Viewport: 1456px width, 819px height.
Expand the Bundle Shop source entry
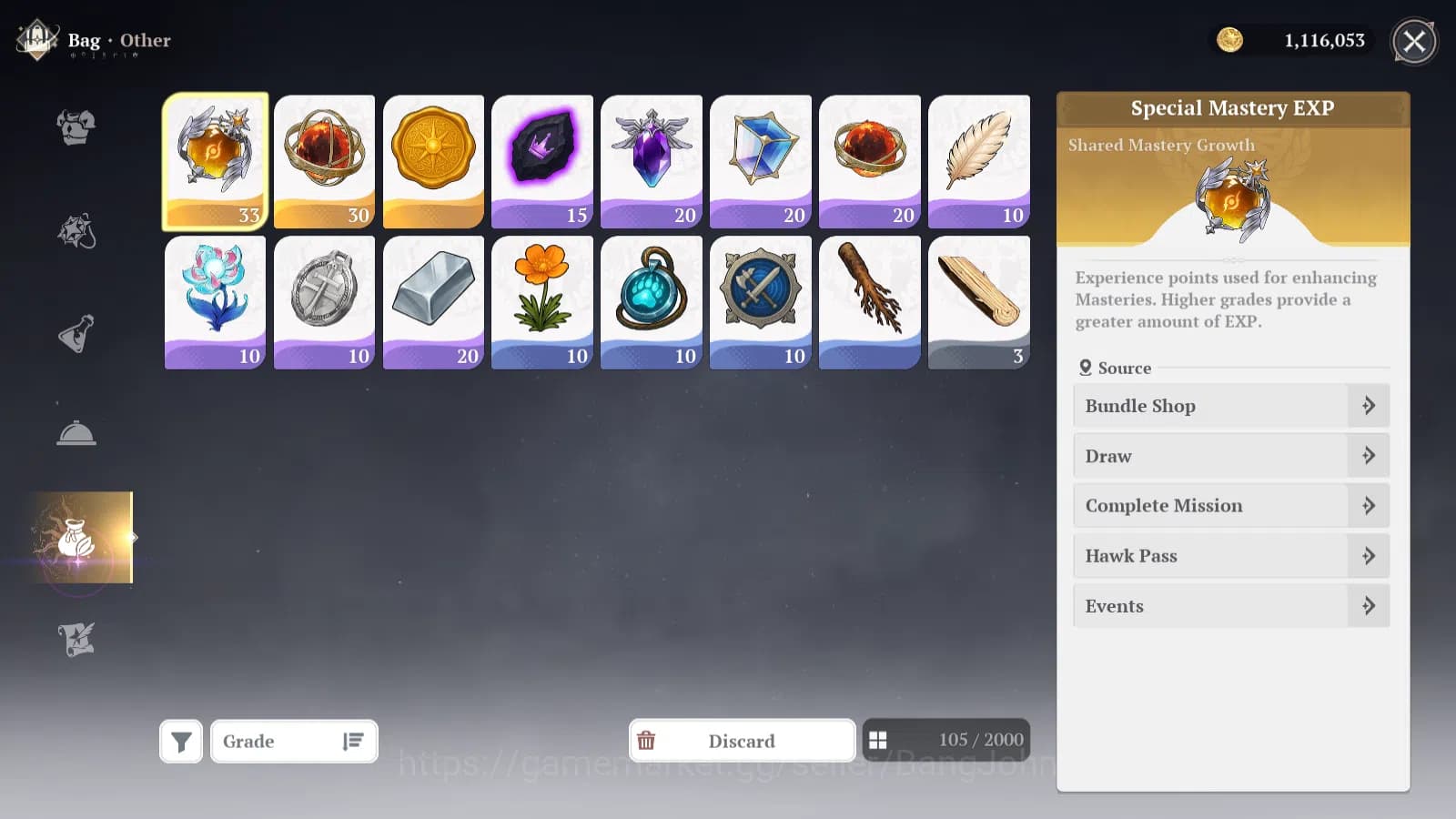point(1230,406)
